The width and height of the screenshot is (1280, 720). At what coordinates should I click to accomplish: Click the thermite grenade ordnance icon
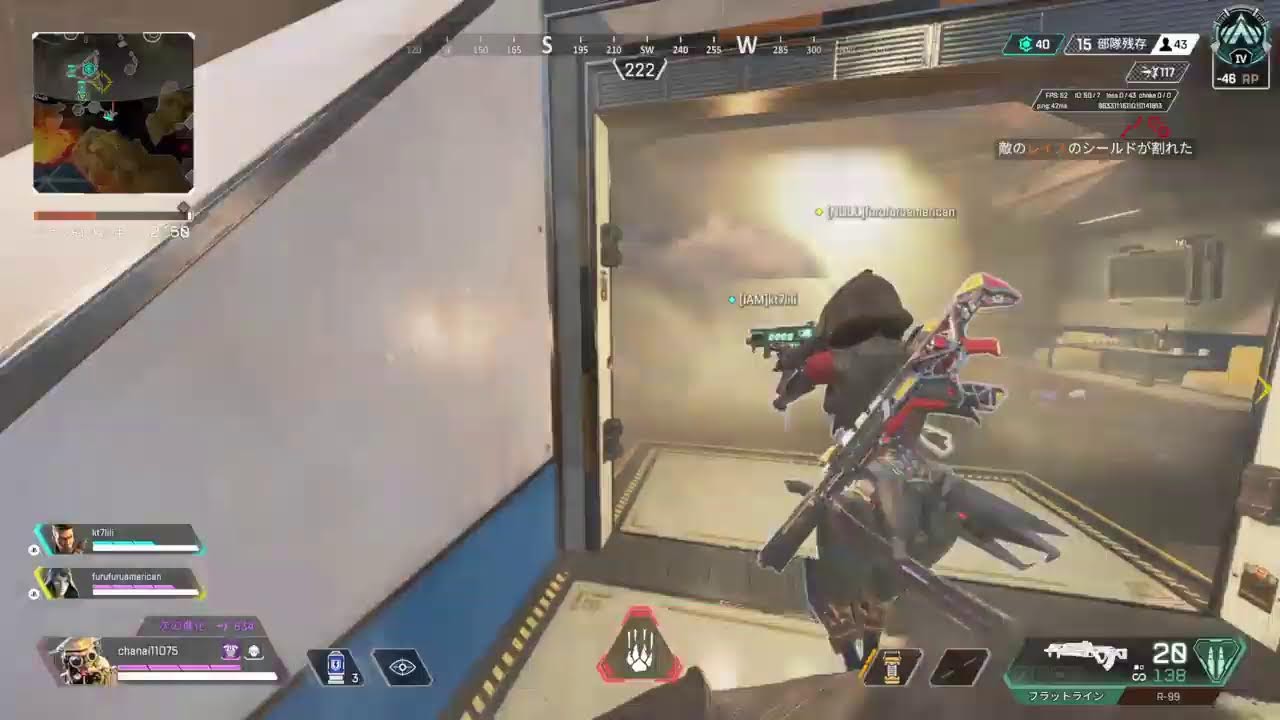[x=893, y=668]
